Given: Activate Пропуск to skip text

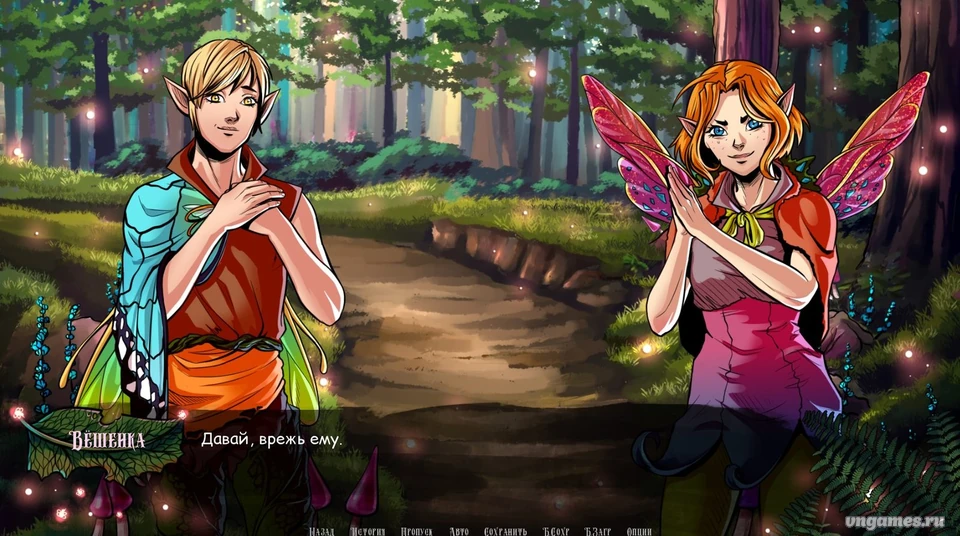Looking at the screenshot, I should coord(416,531).
